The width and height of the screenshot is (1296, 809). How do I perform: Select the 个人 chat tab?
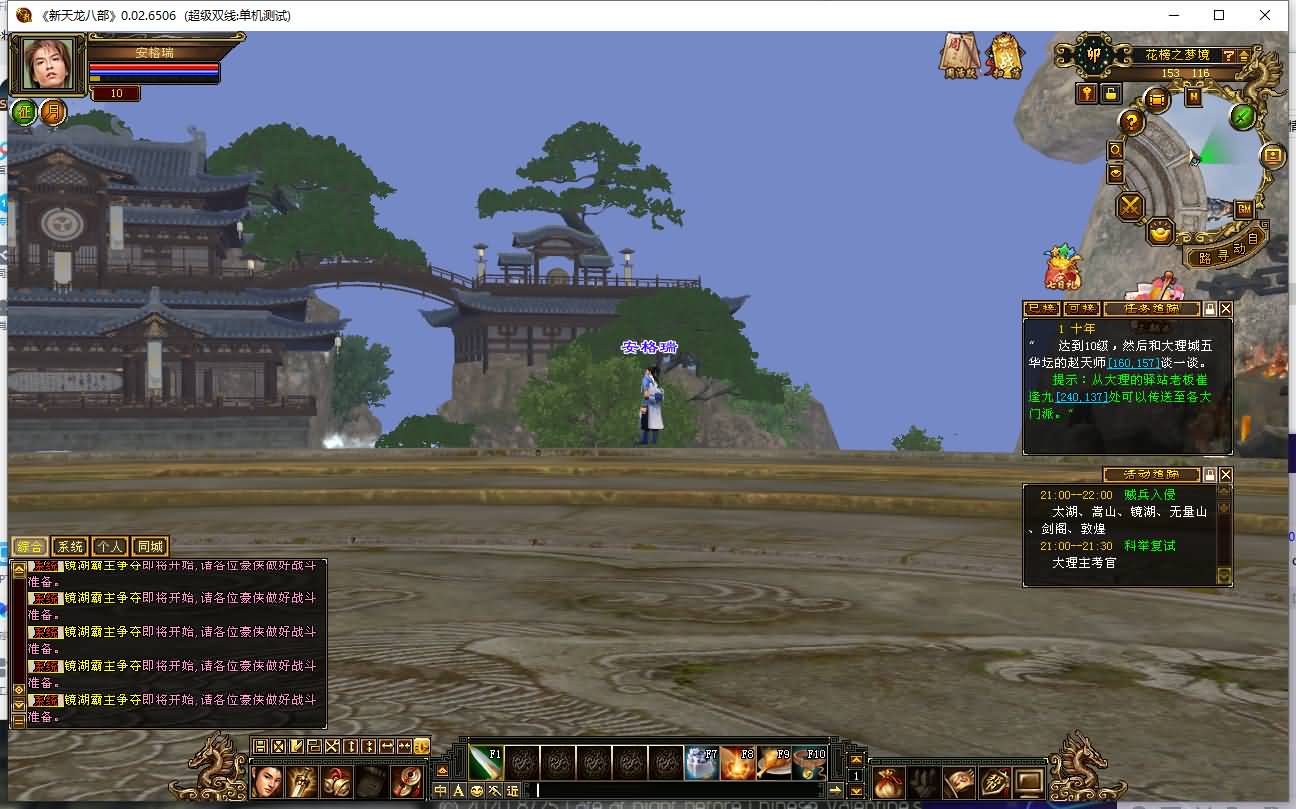(109, 547)
